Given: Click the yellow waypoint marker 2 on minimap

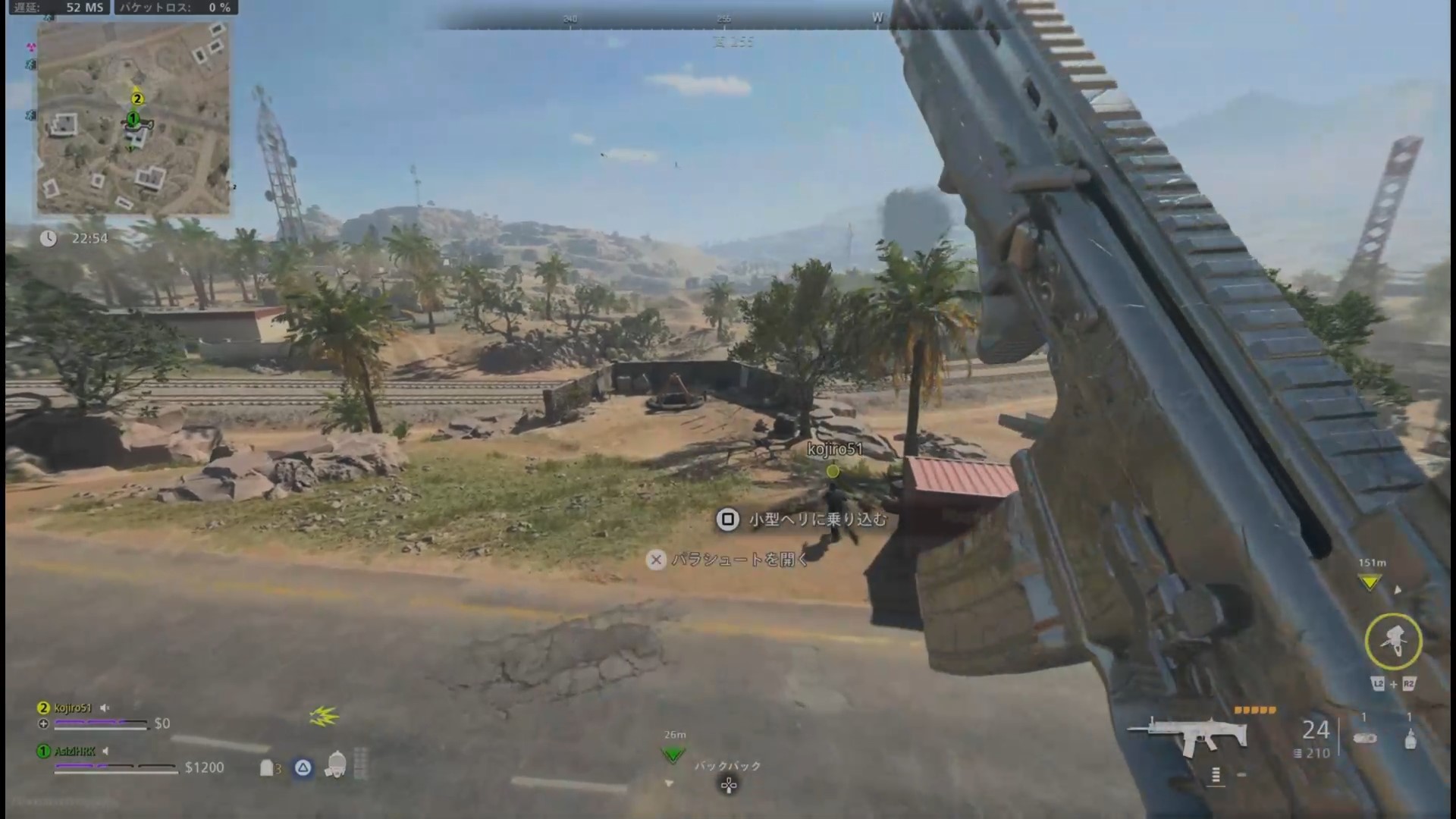Looking at the screenshot, I should point(136,98).
